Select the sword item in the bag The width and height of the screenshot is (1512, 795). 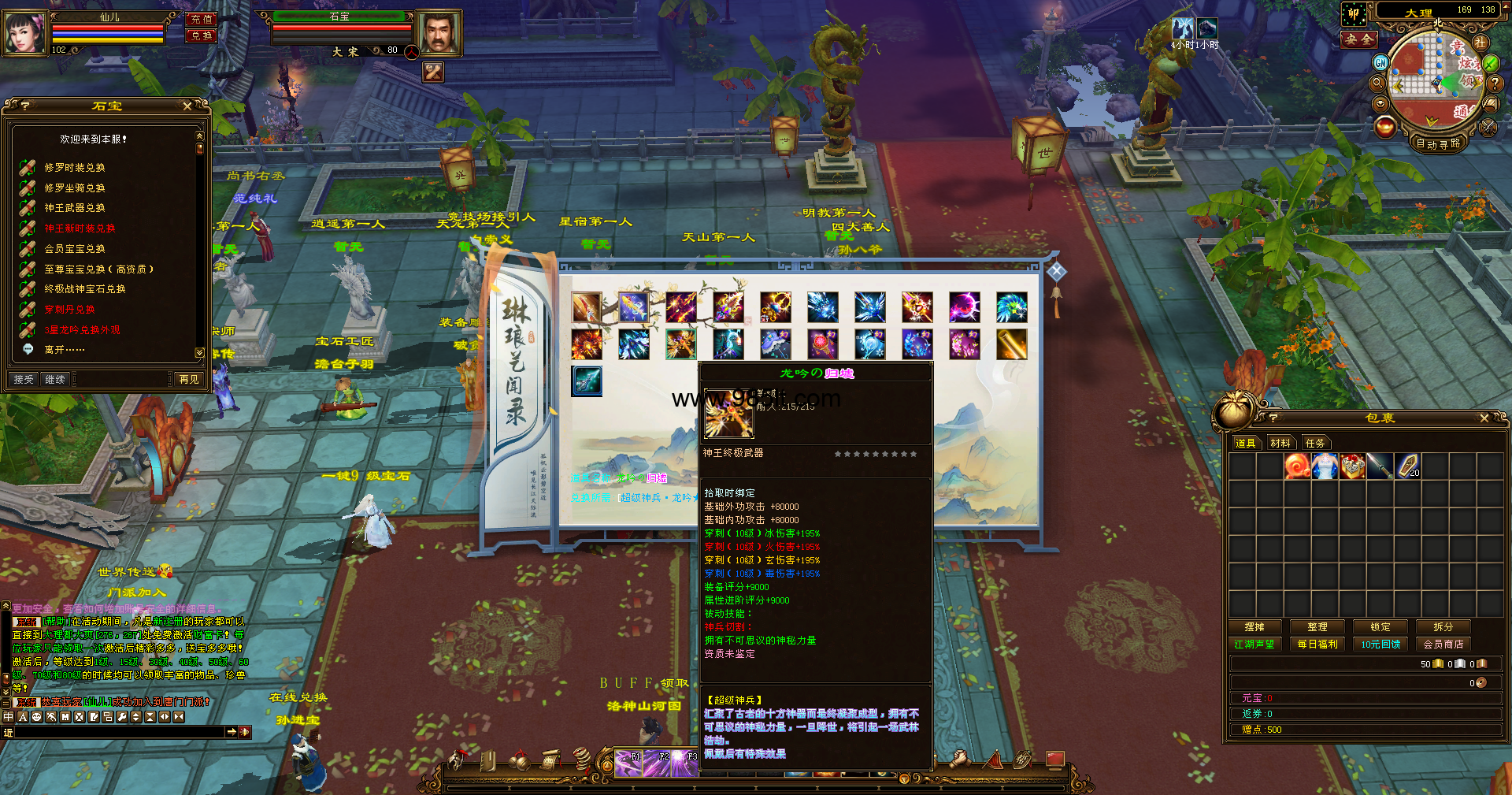tap(1380, 466)
